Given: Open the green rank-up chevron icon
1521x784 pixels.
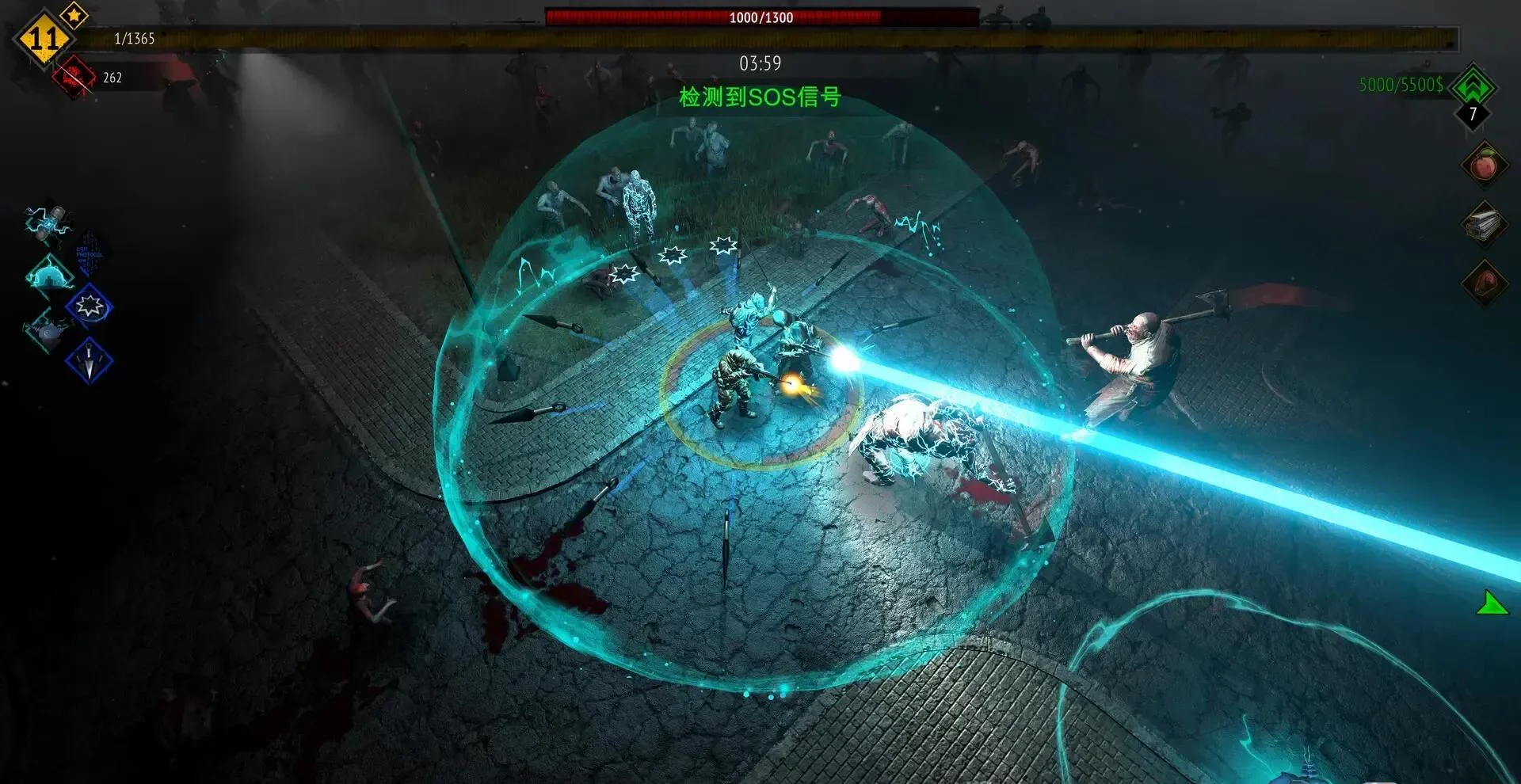Looking at the screenshot, I should (1473, 86).
